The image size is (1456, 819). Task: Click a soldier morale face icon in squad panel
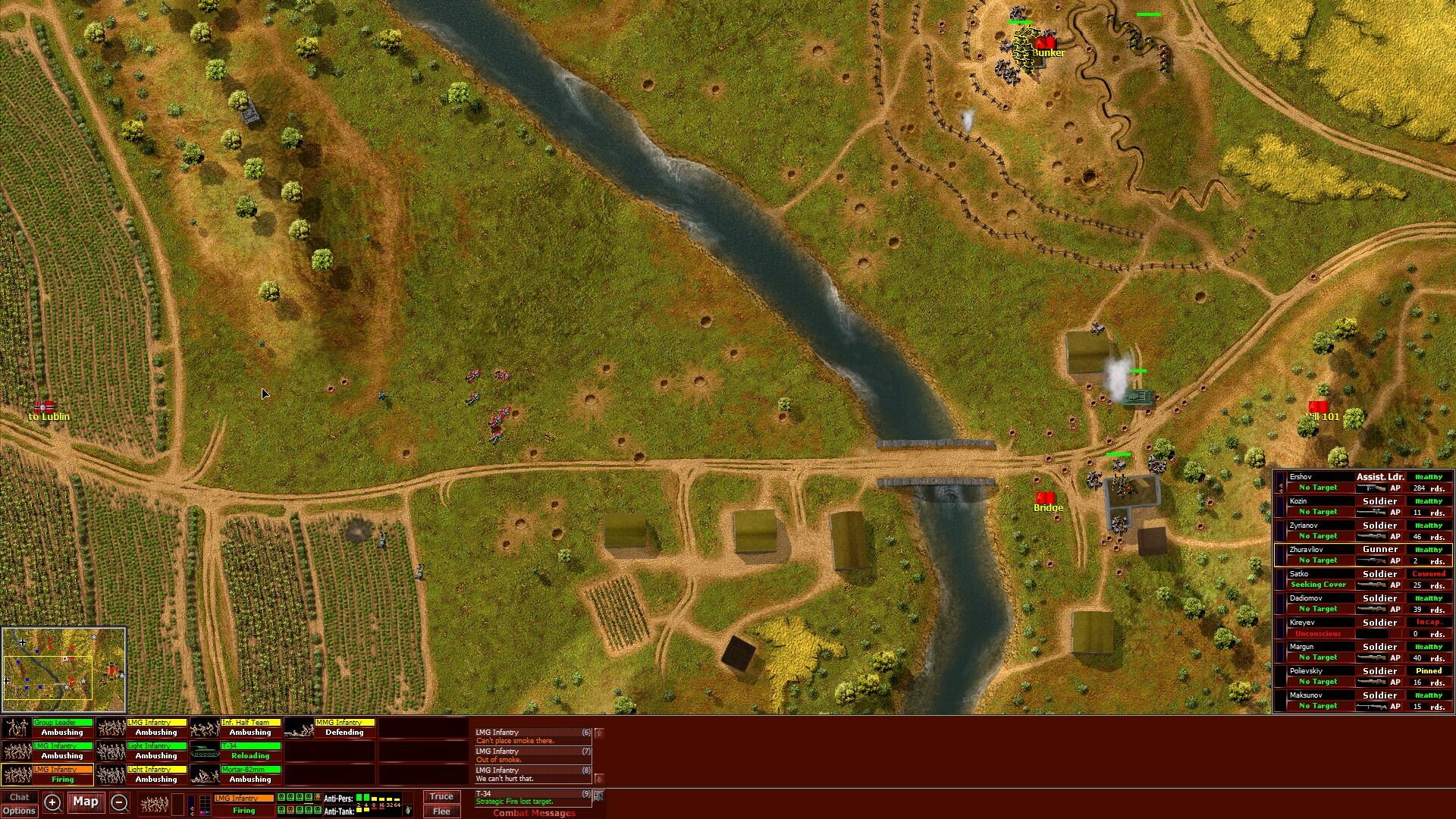point(281,798)
